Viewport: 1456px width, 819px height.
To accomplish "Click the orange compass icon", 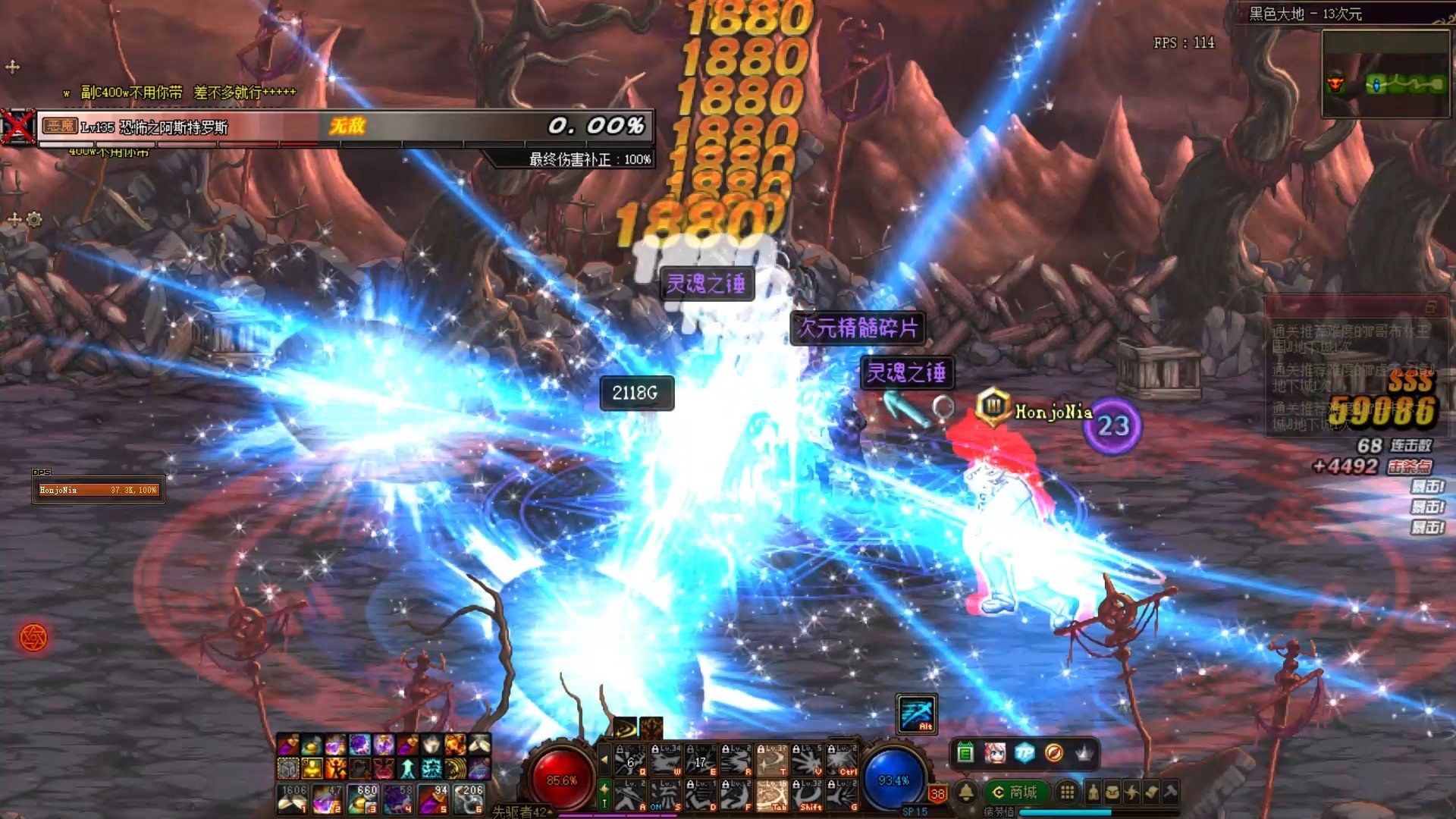I will 1054,753.
